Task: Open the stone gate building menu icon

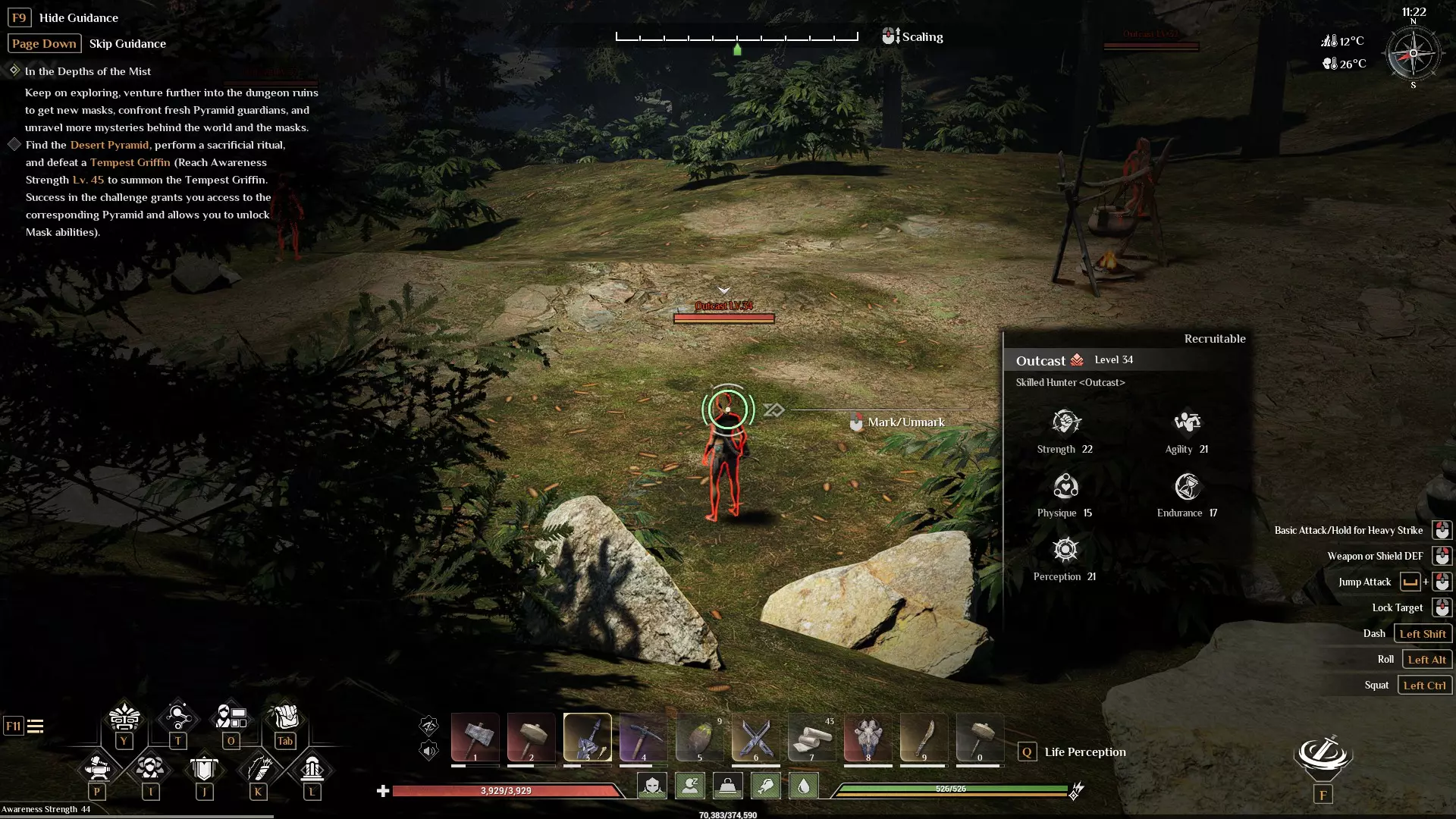Action: pyautogui.click(x=312, y=768)
